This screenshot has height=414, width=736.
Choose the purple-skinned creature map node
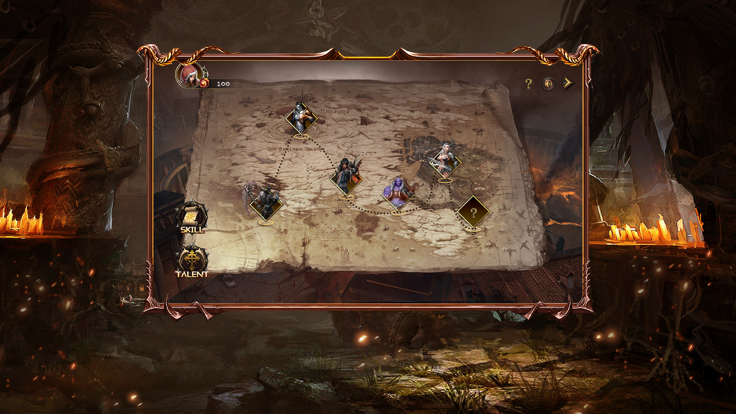coord(397,192)
